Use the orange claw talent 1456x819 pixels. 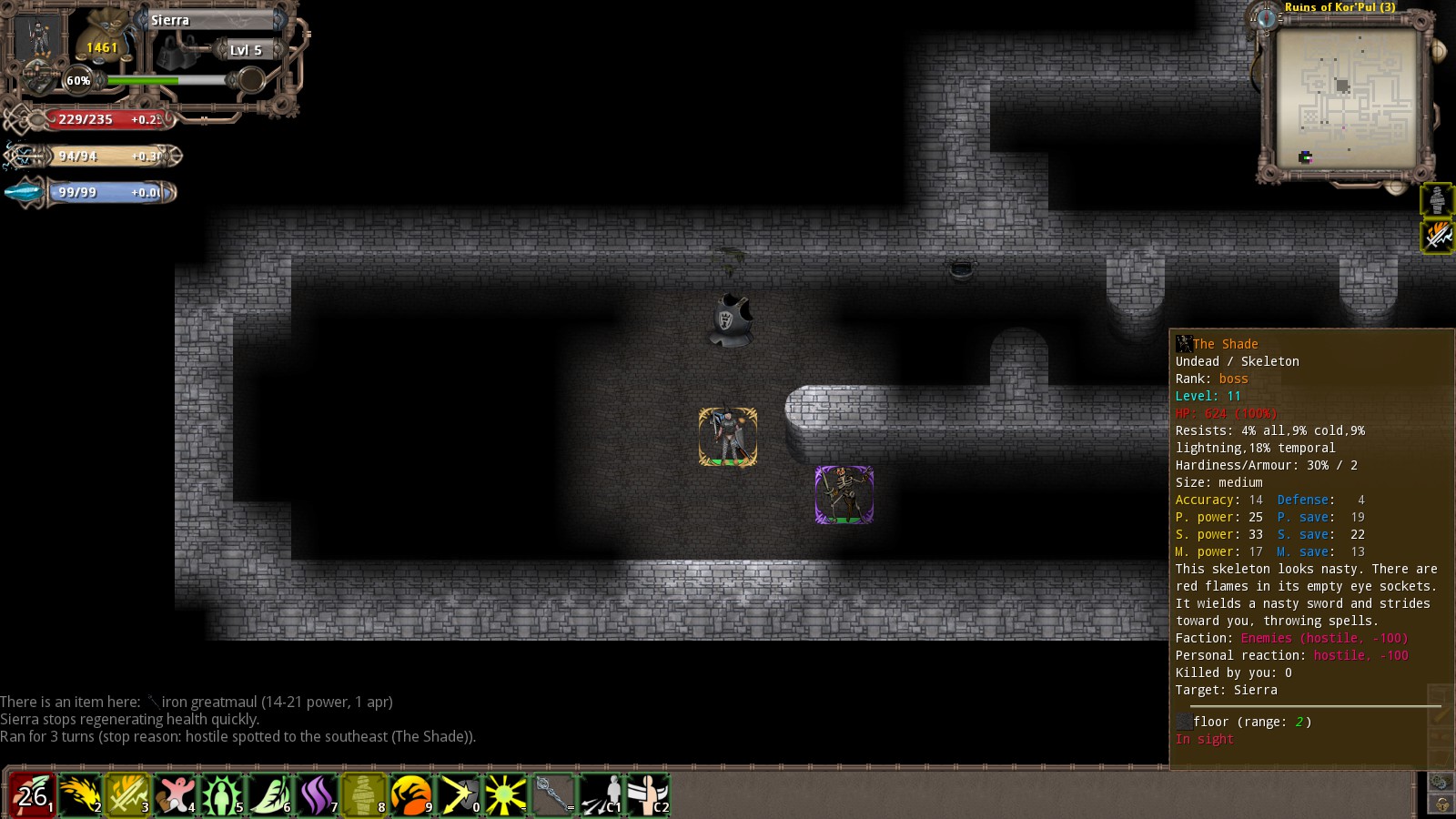pos(411,794)
